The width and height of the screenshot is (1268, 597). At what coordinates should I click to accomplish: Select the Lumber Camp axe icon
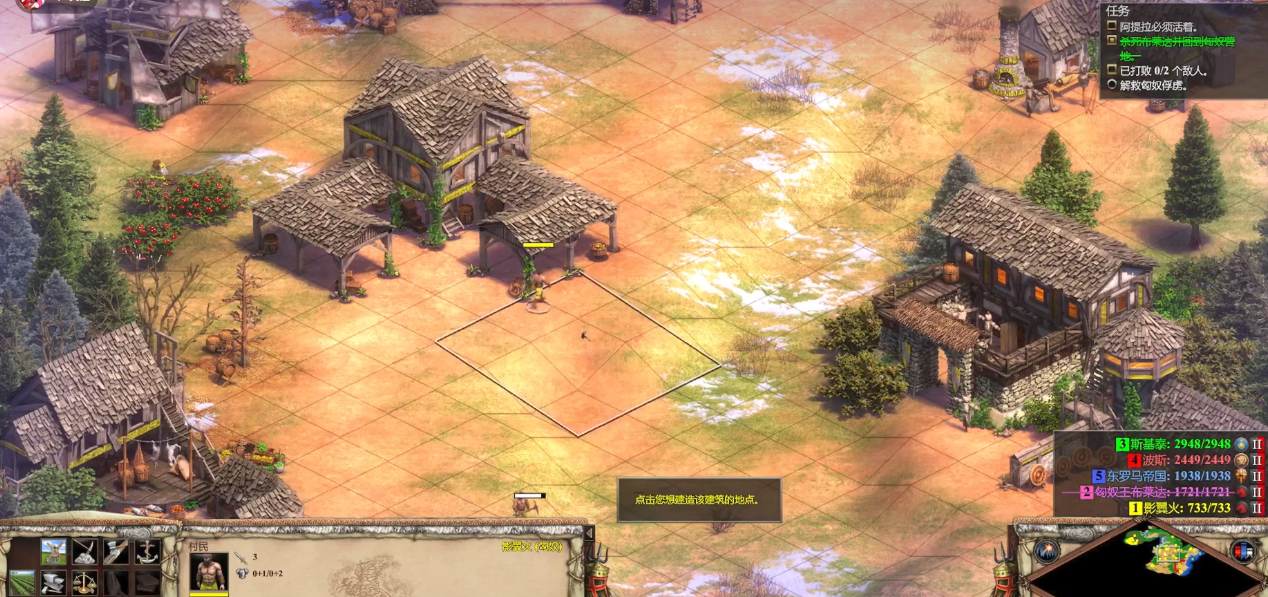[x=115, y=551]
